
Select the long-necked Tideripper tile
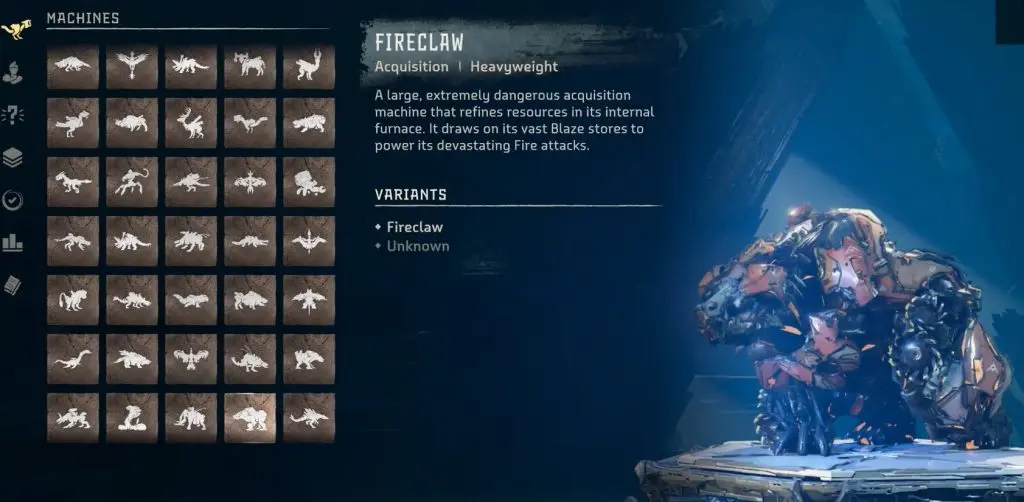pos(73,357)
